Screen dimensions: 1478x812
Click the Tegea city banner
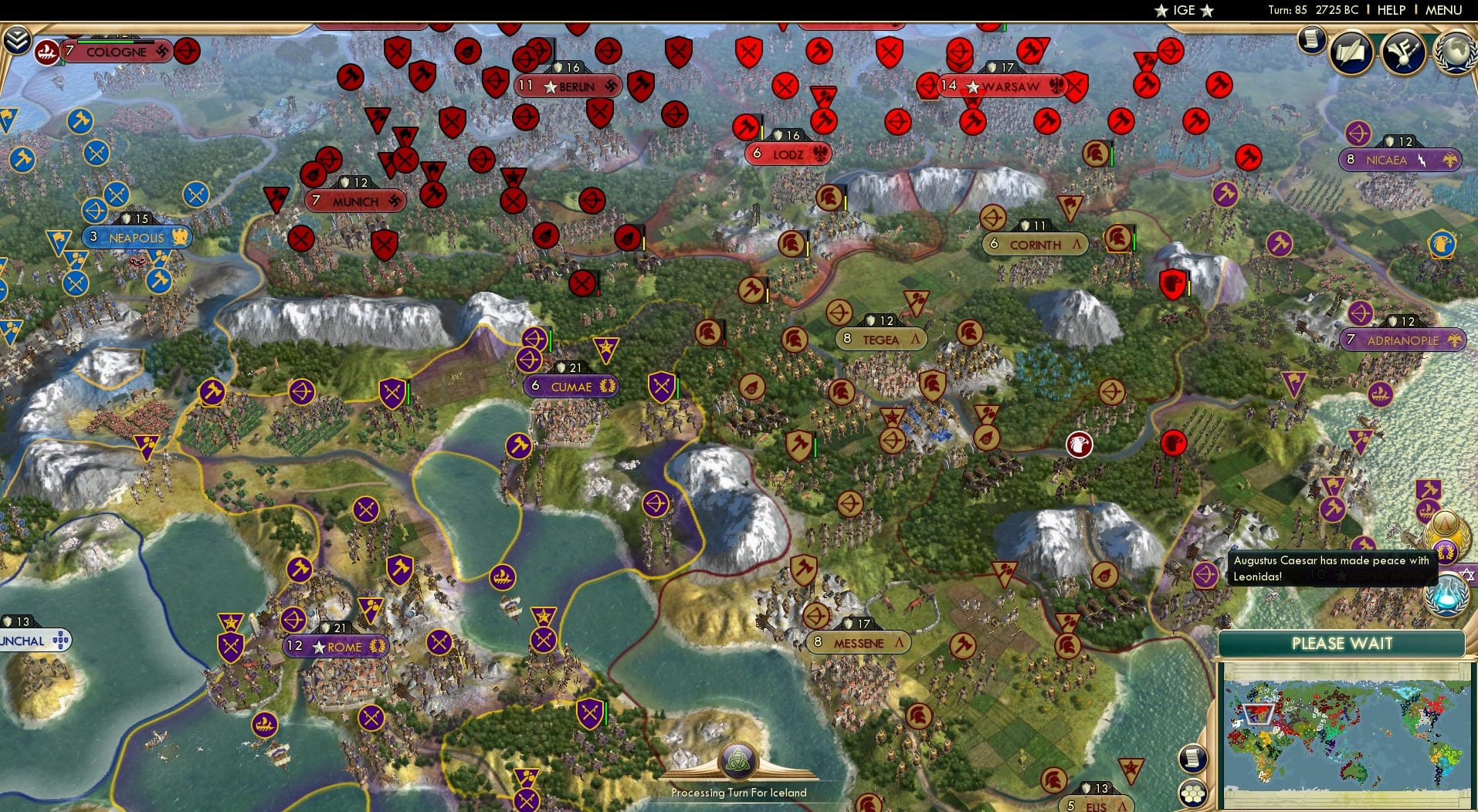point(880,339)
